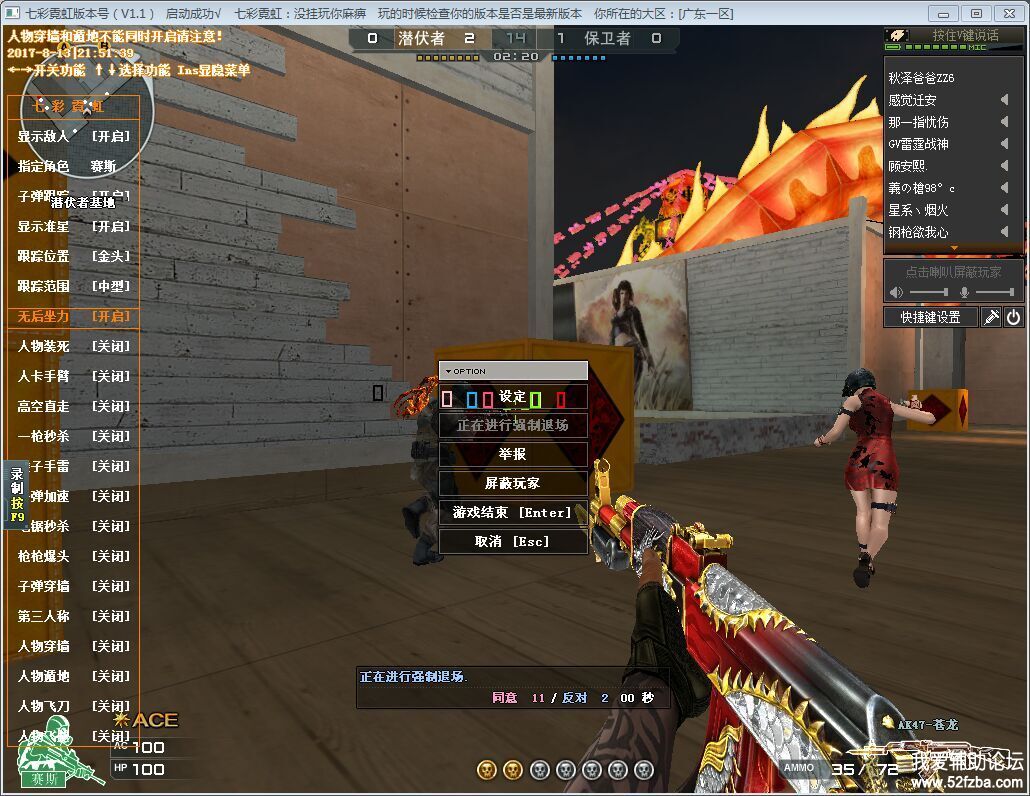Mute player 感觉迁安 via speaker icon

click(x=1004, y=100)
